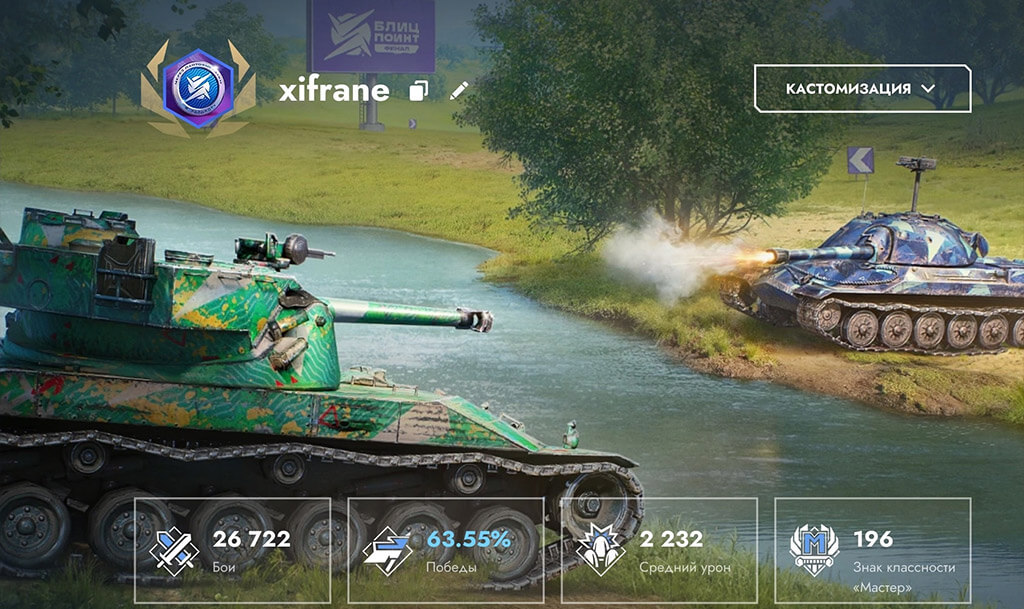Copy the xifrane nickname
1024x609 pixels.
tap(419, 91)
